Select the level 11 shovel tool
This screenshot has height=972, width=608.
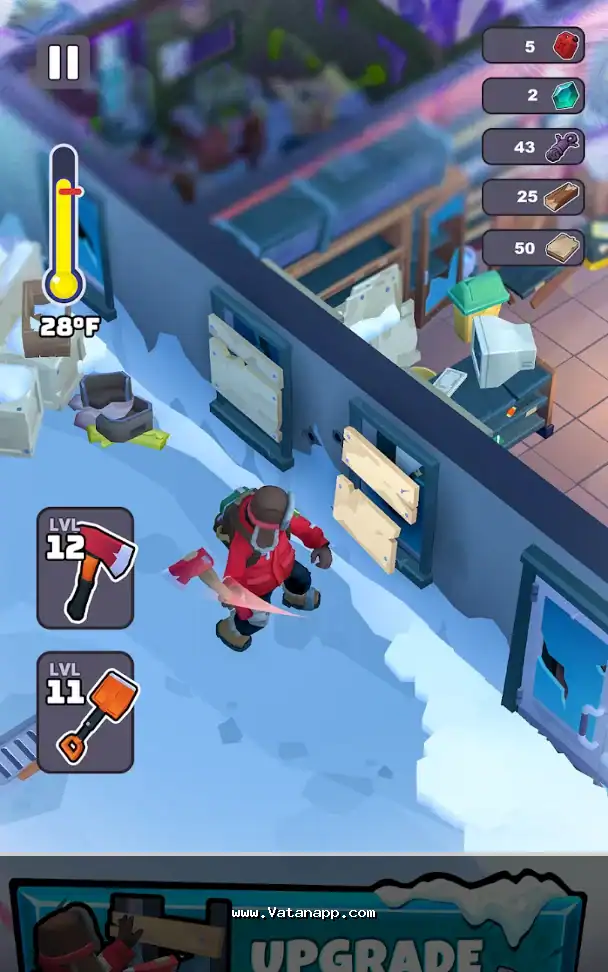(86, 711)
